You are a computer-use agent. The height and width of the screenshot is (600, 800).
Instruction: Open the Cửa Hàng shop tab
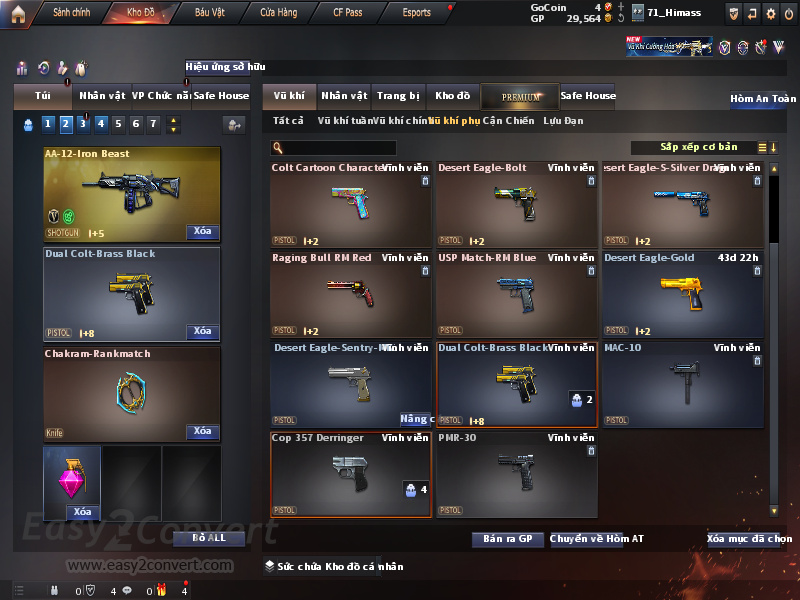coord(278,13)
